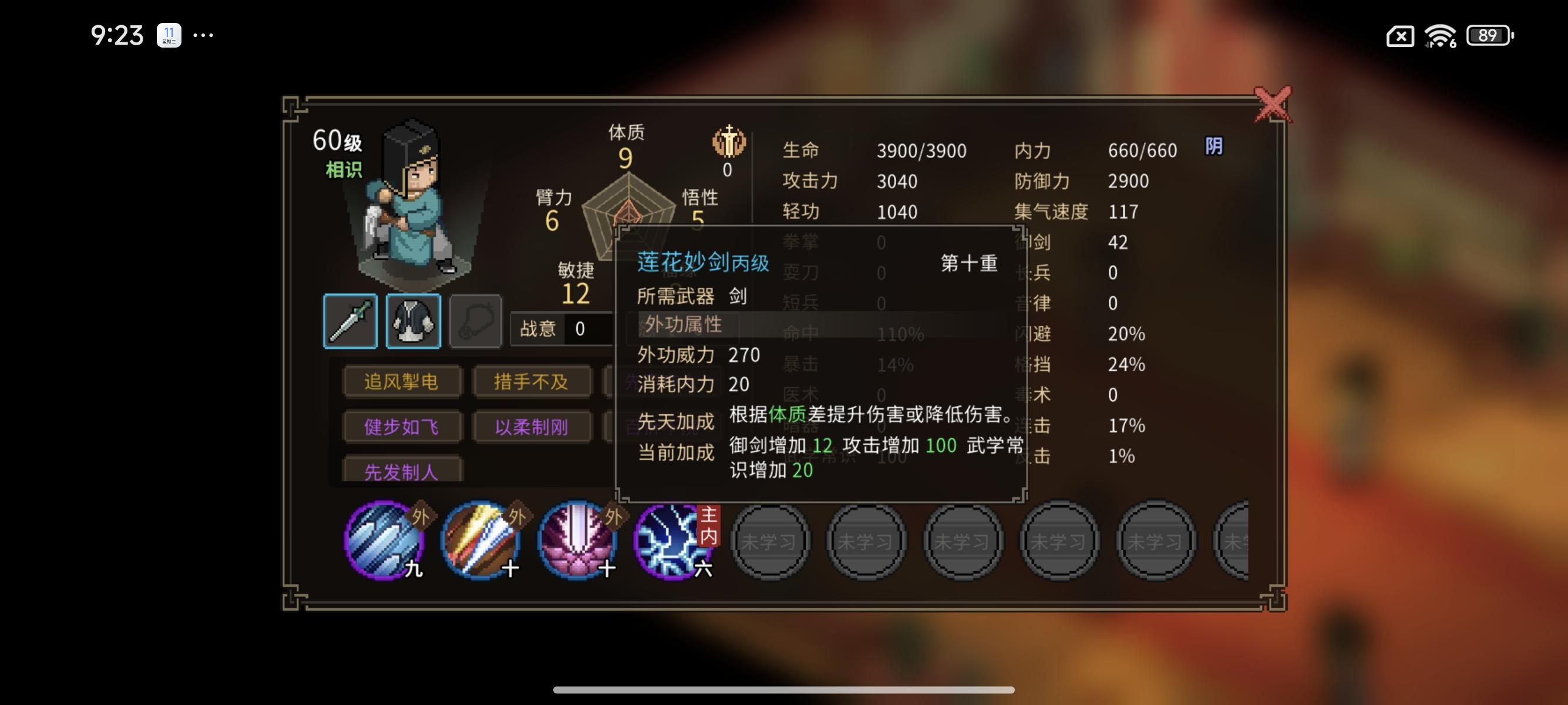Enable the 以柔制刚 trait
Screen dimensions: 1568x705
[x=532, y=427]
